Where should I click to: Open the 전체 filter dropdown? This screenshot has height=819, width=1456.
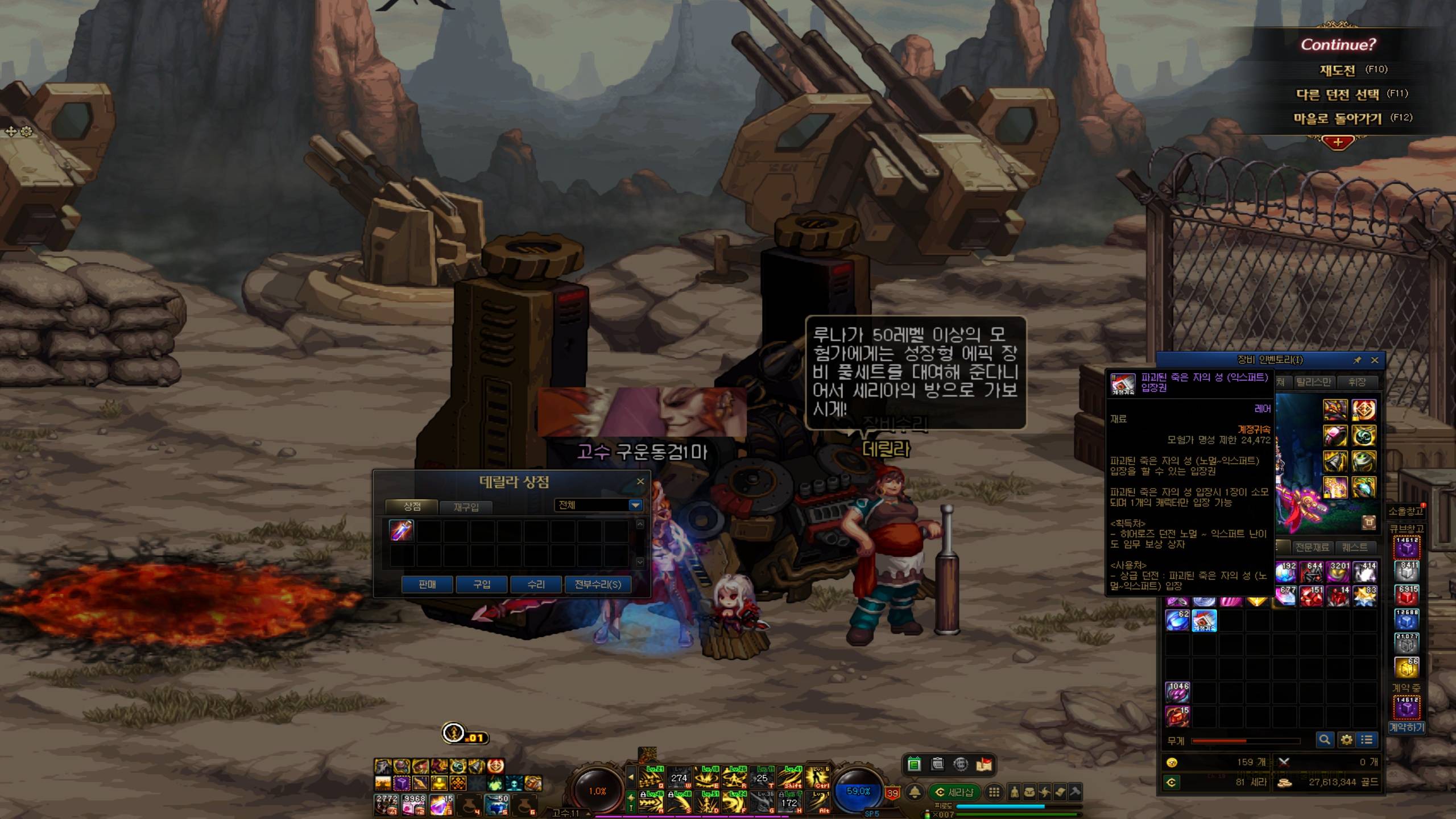point(635,505)
